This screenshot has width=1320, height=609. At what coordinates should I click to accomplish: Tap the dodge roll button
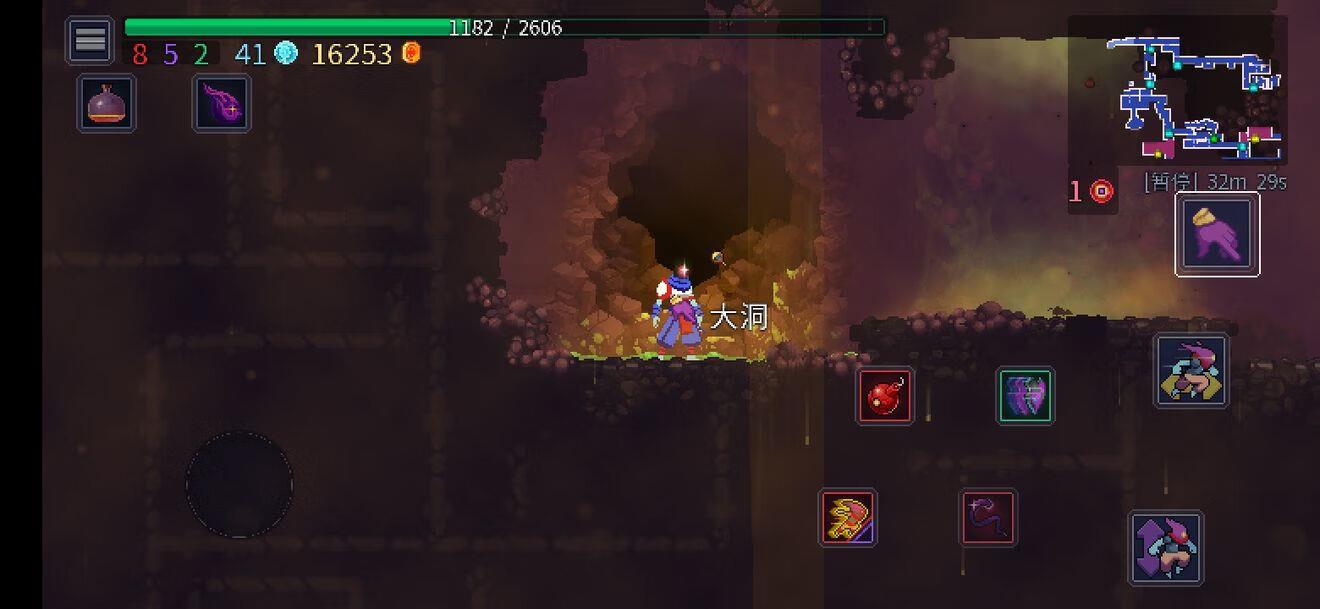point(1191,371)
